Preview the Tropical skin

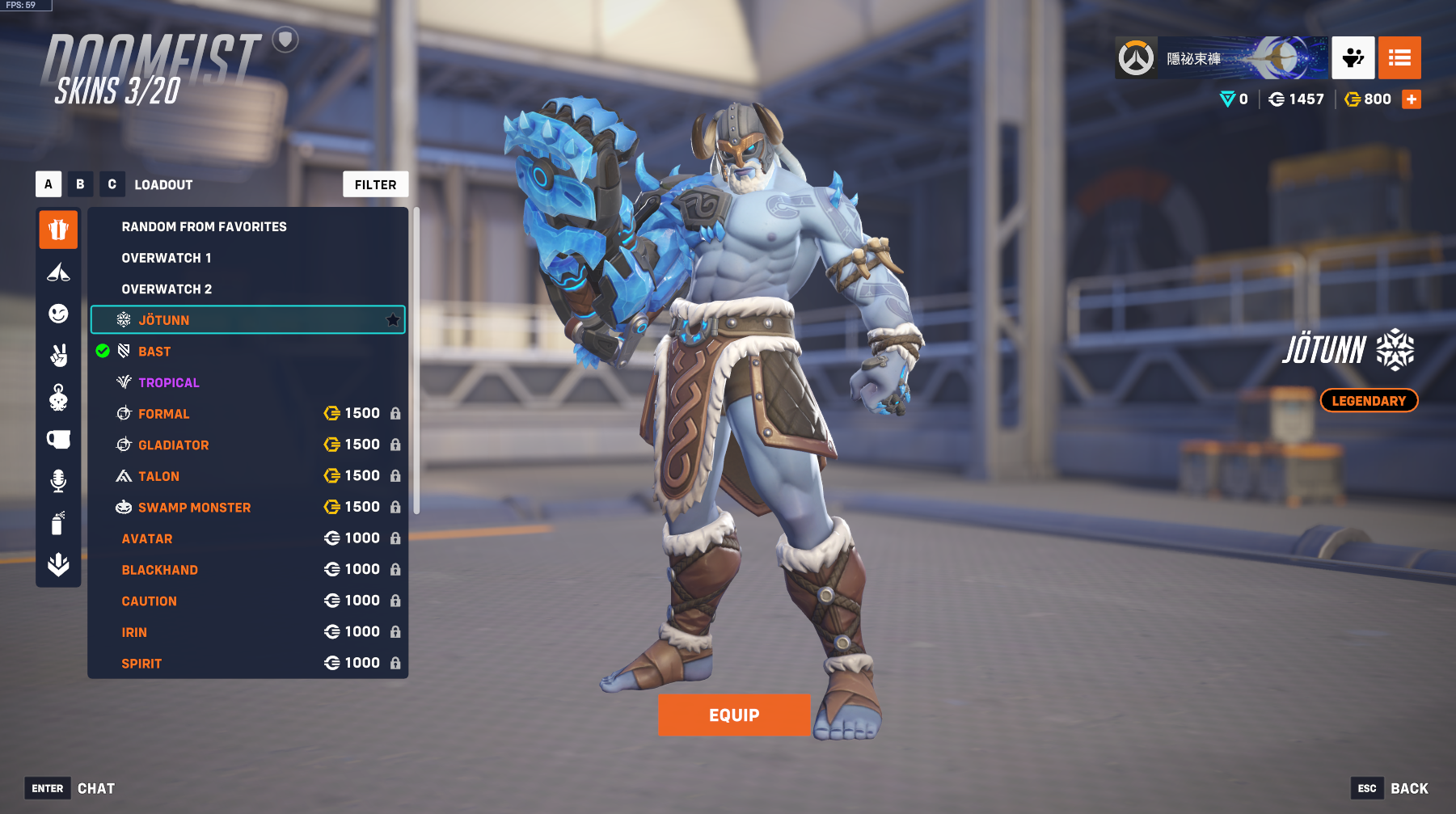click(168, 383)
